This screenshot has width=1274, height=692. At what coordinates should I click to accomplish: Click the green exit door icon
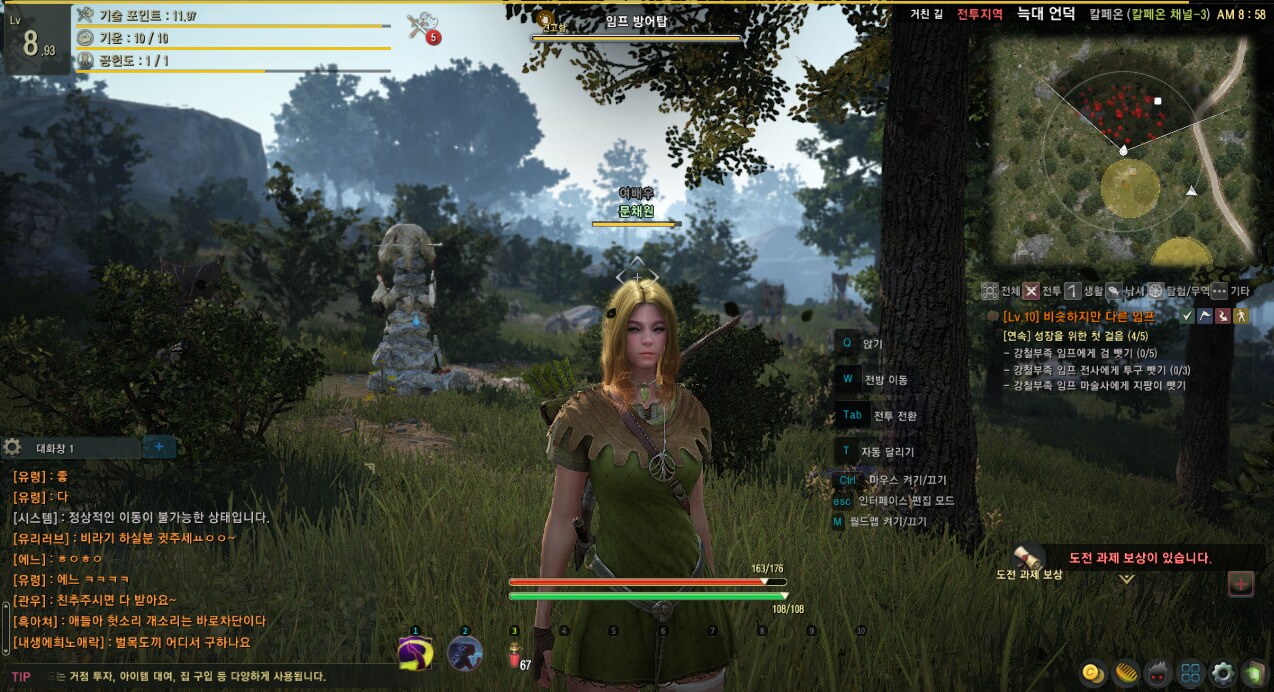pyautogui.click(x=1253, y=673)
